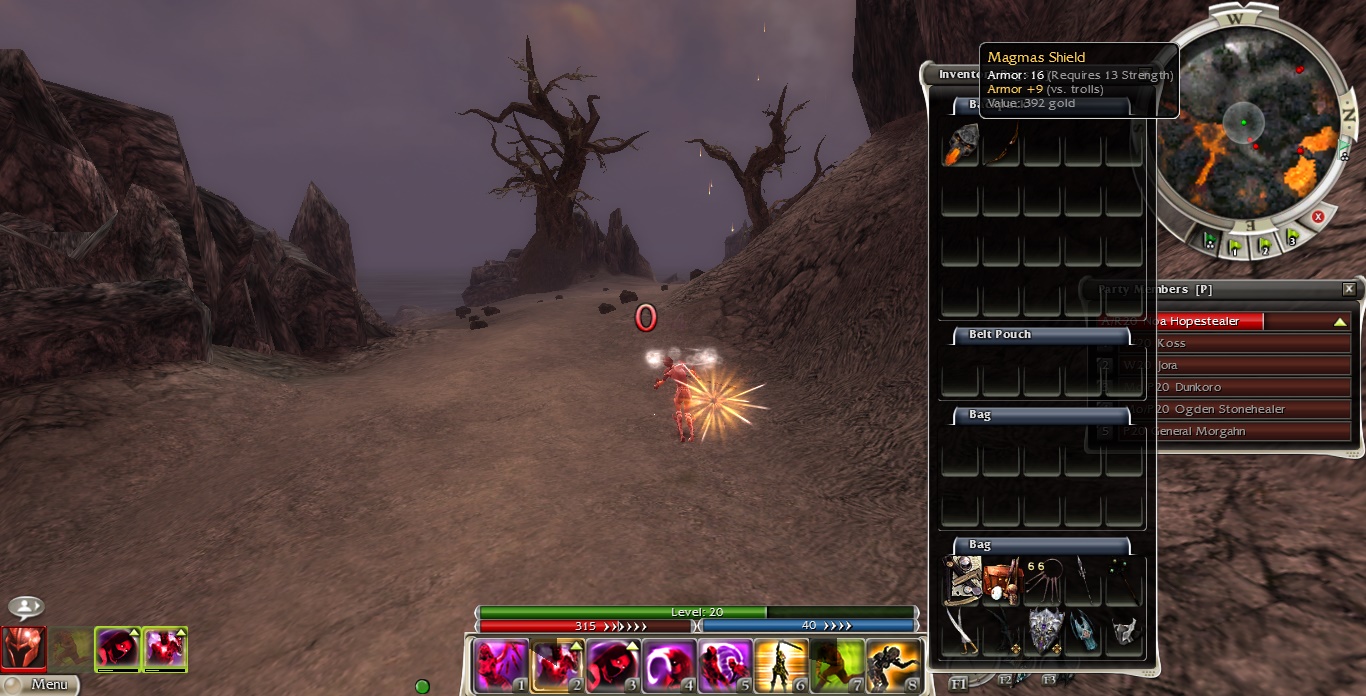
Task: Activate skill slot 8 on the skill bar
Action: 892,665
